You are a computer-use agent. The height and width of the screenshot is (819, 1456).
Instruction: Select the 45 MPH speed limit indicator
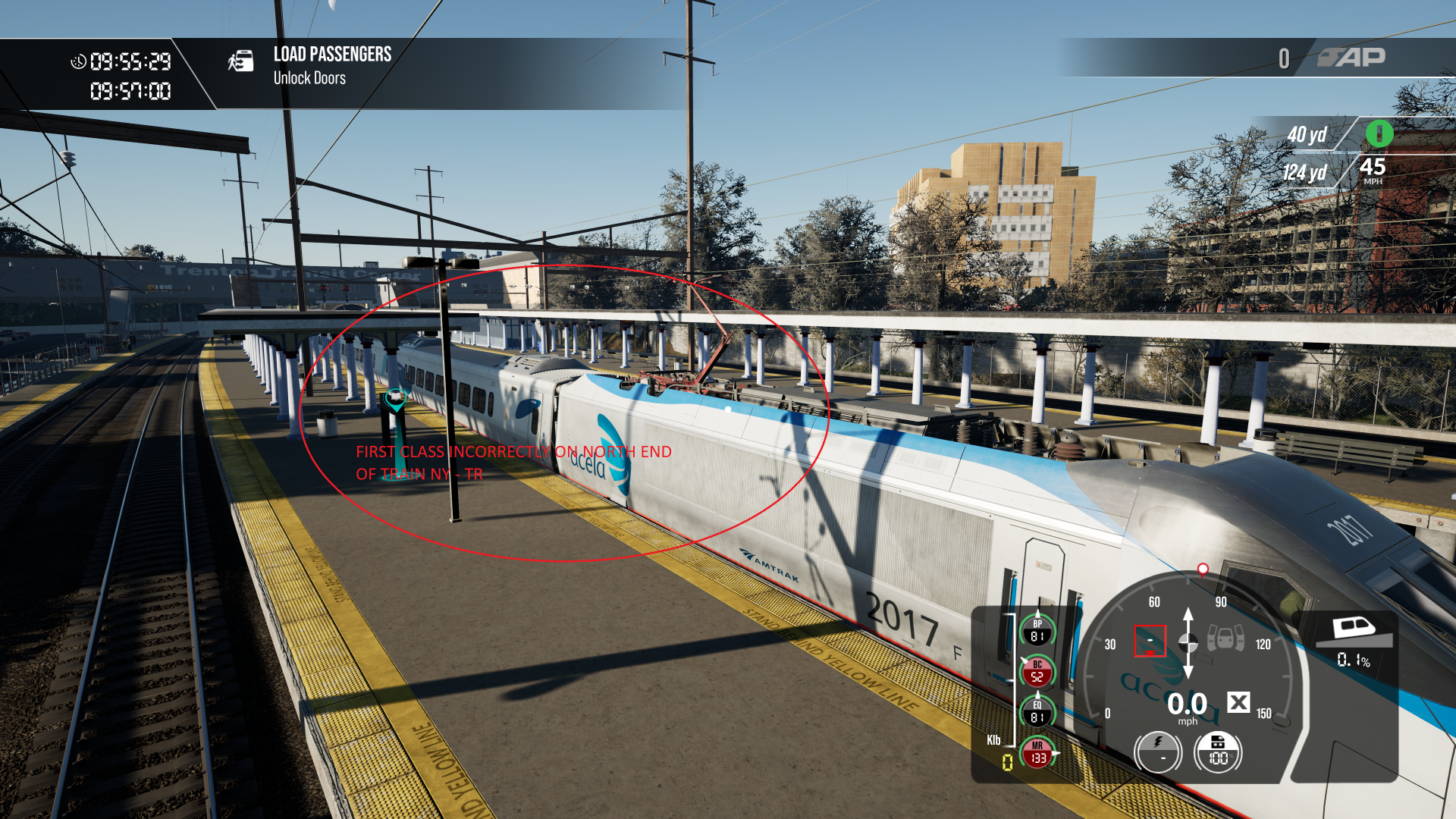point(1373,170)
